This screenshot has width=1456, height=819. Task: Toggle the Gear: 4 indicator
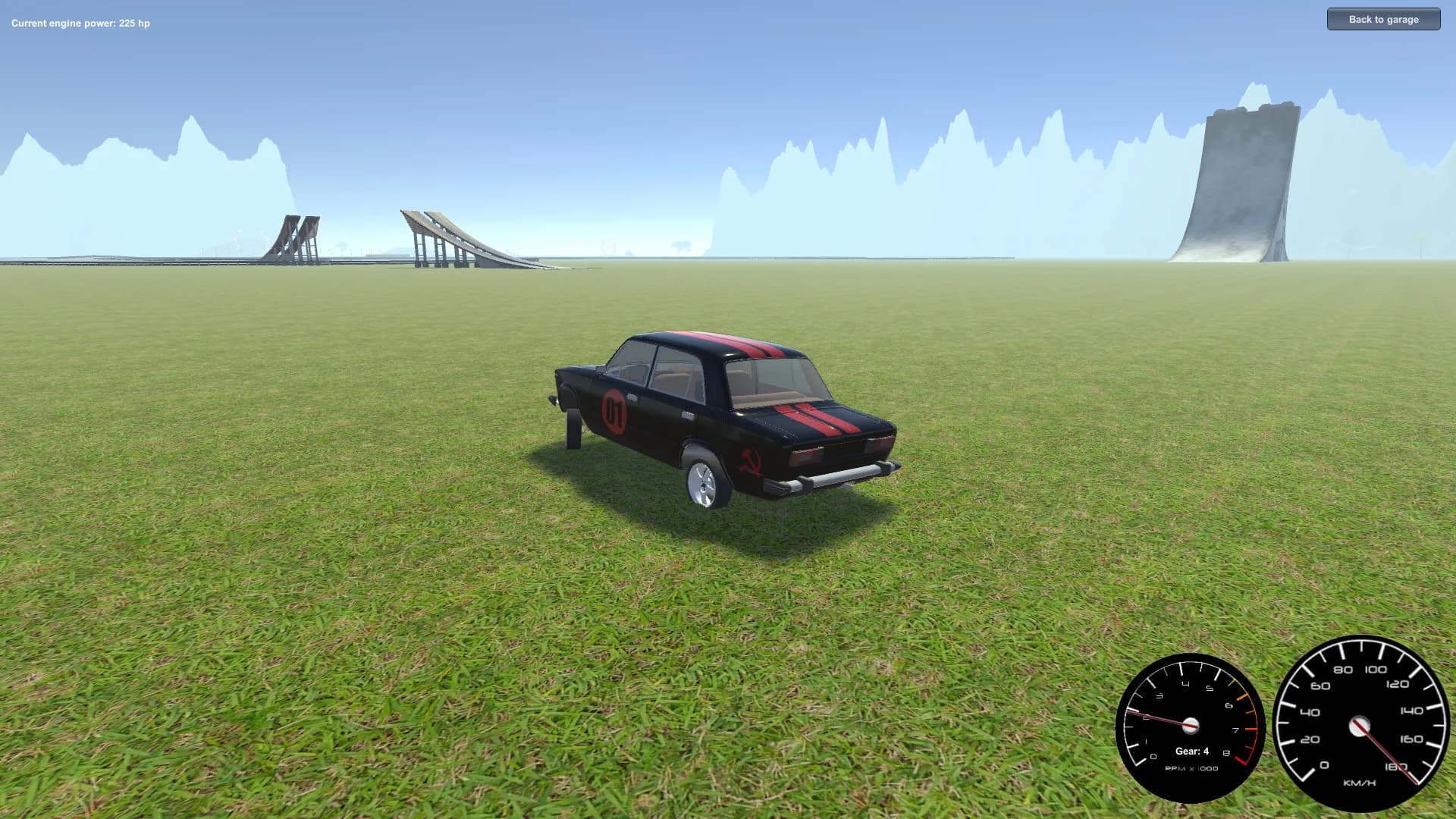click(1191, 752)
